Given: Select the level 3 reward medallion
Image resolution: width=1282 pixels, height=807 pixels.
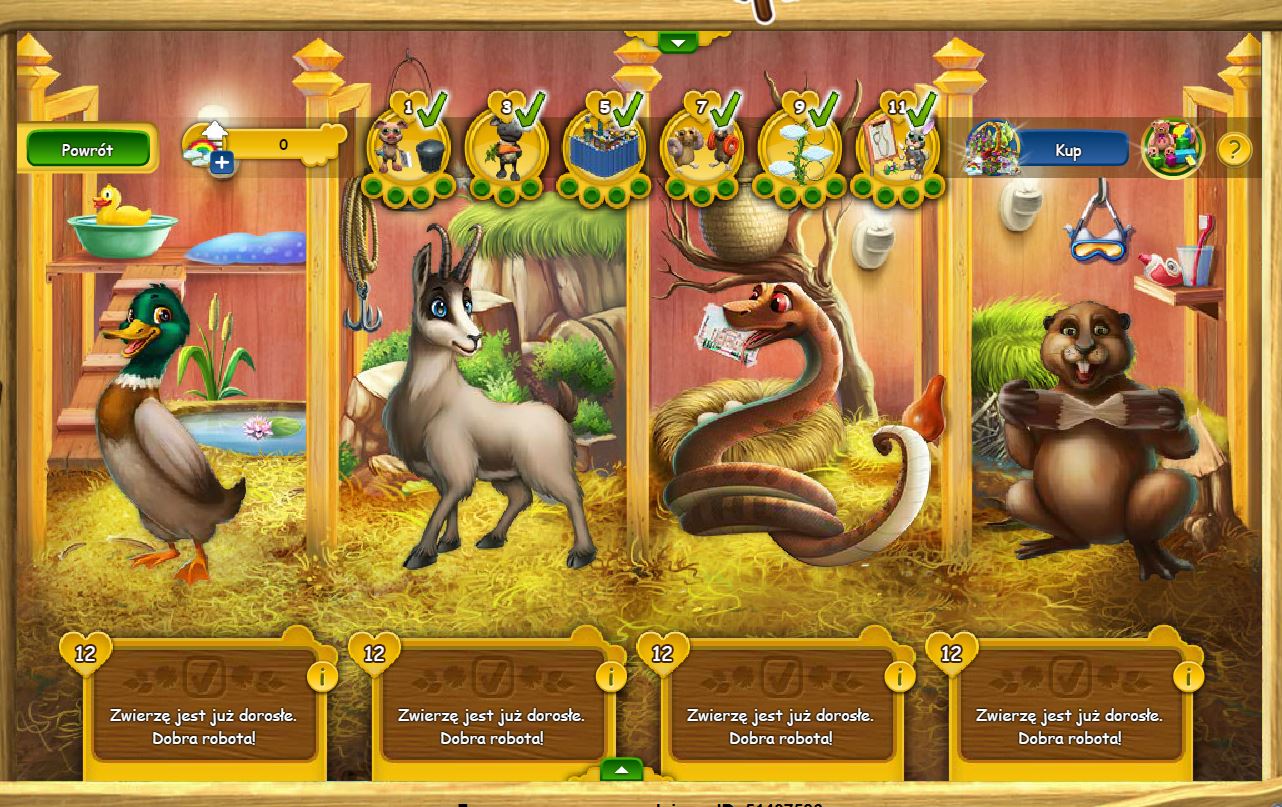Looking at the screenshot, I should (x=506, y=148).
